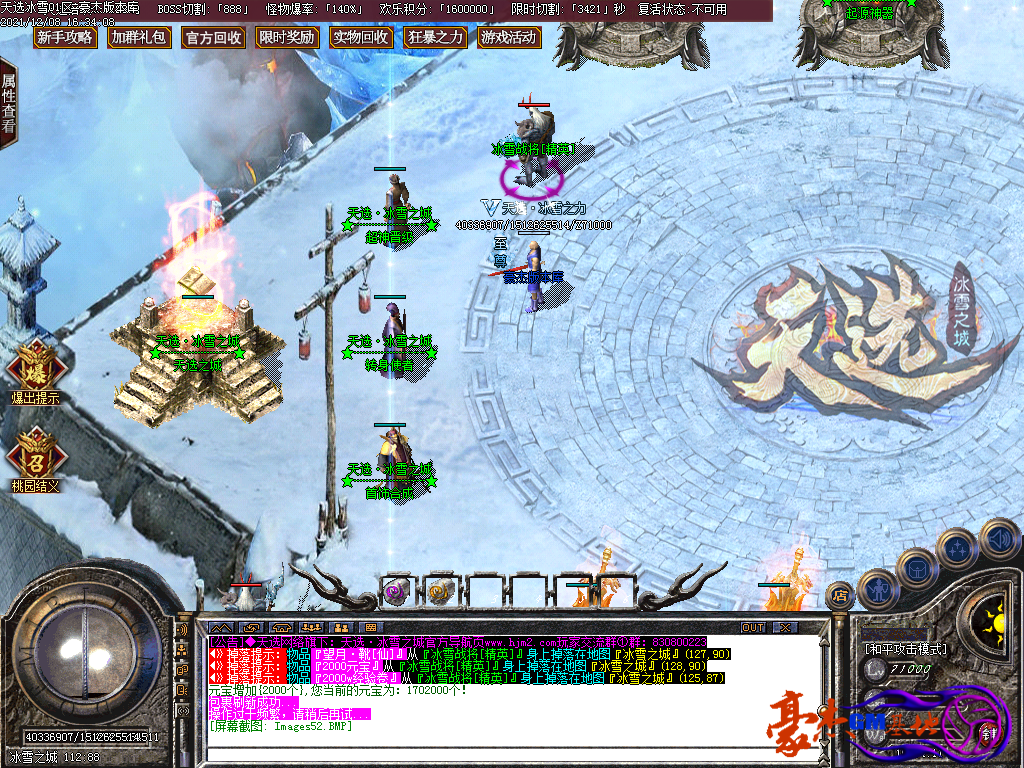Click the 加群礼包 gift pack button

click(x=138, y=38)
